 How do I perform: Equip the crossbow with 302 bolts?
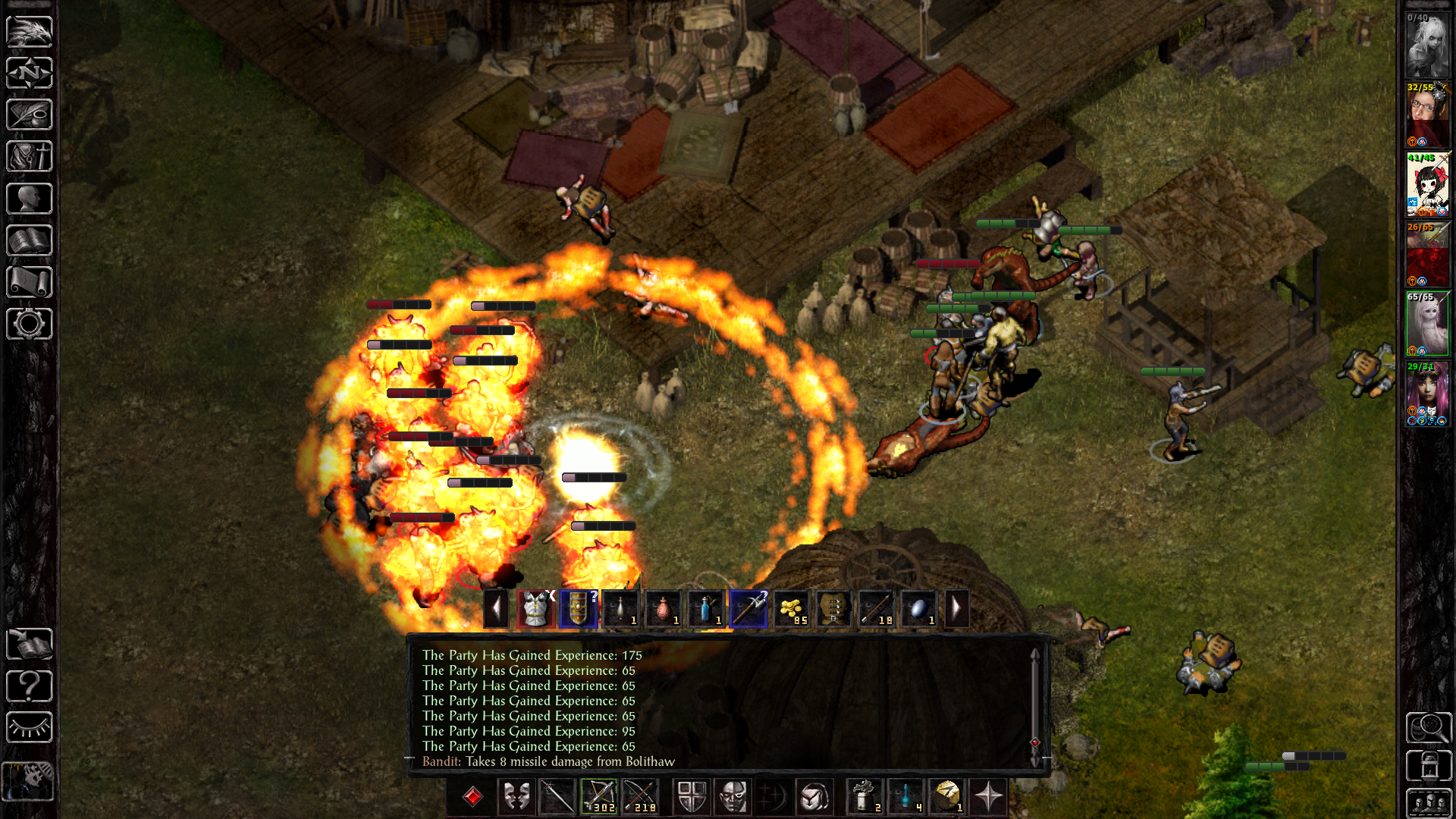[x=599, y=797]
